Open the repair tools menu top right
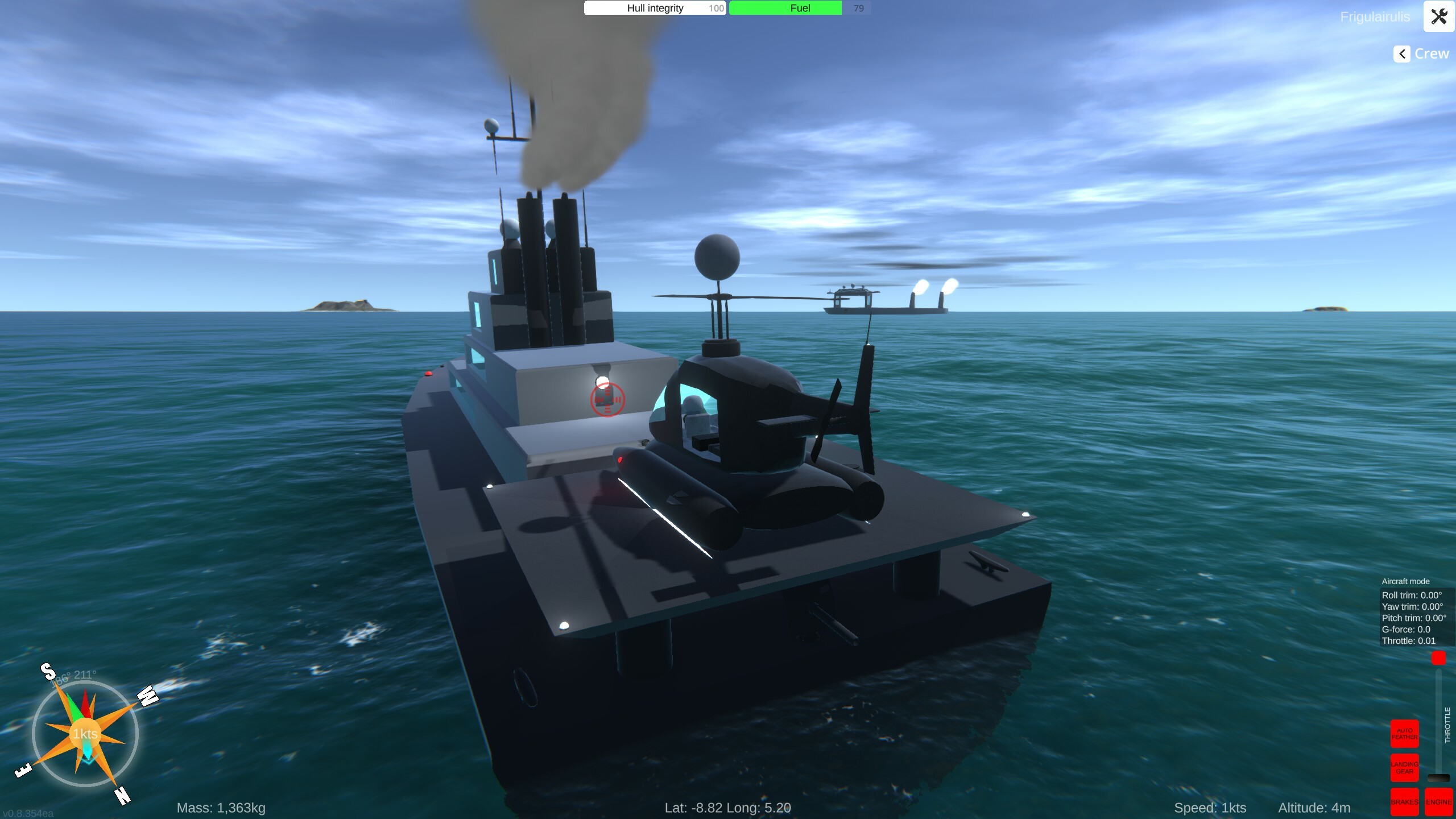The image size is (1456, 819). pos(1439,16)
